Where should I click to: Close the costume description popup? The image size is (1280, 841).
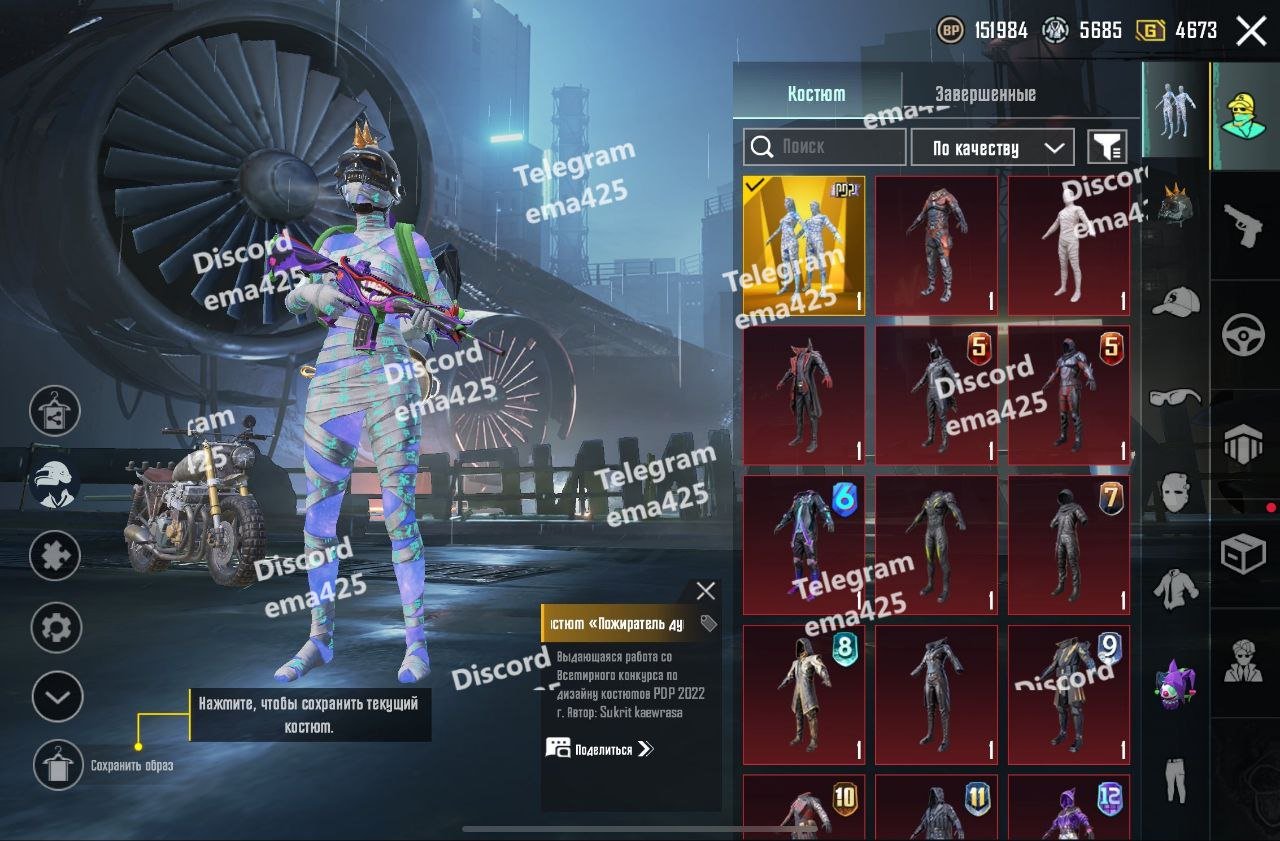click(705, 591)
